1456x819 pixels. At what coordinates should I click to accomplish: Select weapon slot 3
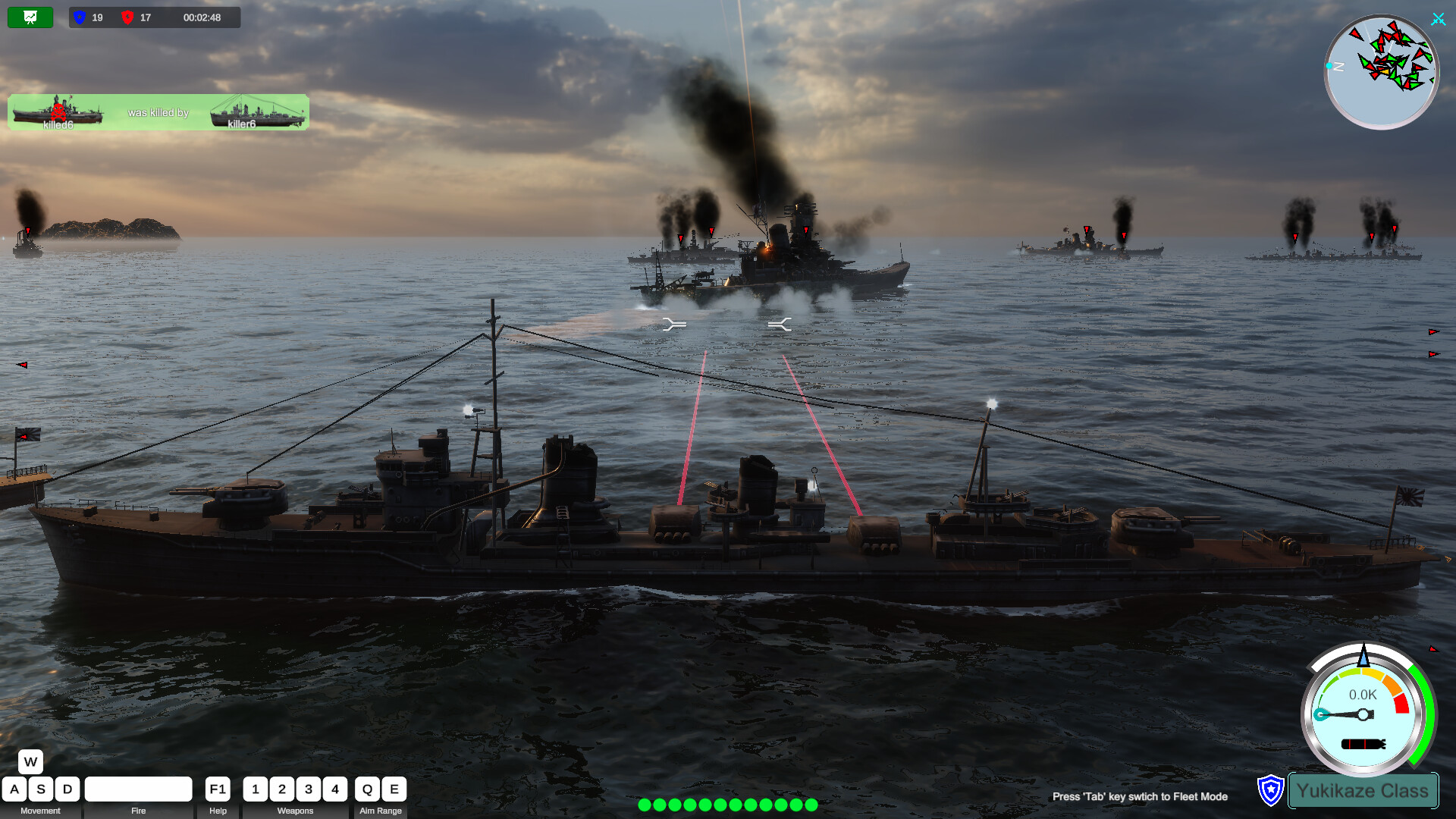309,789
